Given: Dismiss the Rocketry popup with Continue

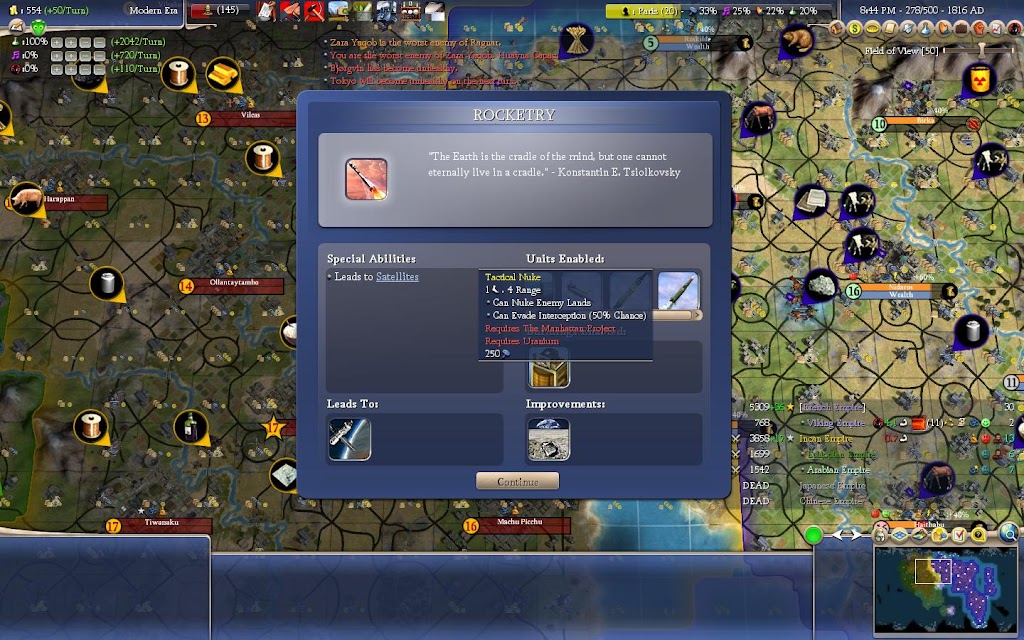Looking at the screenshot, I should tap(517, 481).
